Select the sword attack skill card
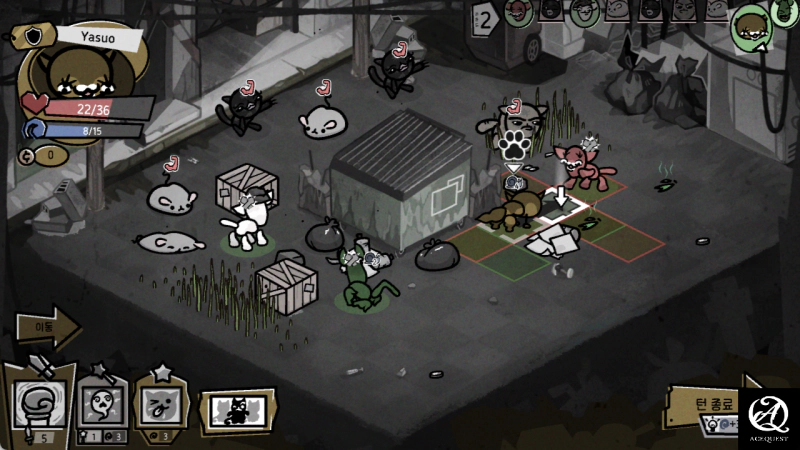 (x=38, y=395)
